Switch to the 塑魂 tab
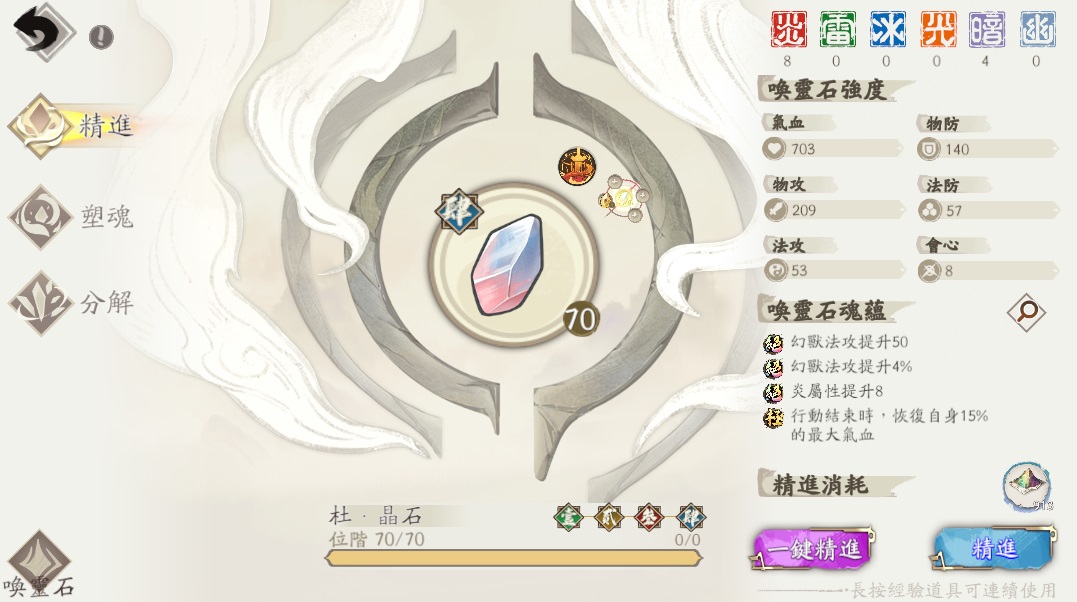Screen dimensions: 1077x602 coord(75,216)
